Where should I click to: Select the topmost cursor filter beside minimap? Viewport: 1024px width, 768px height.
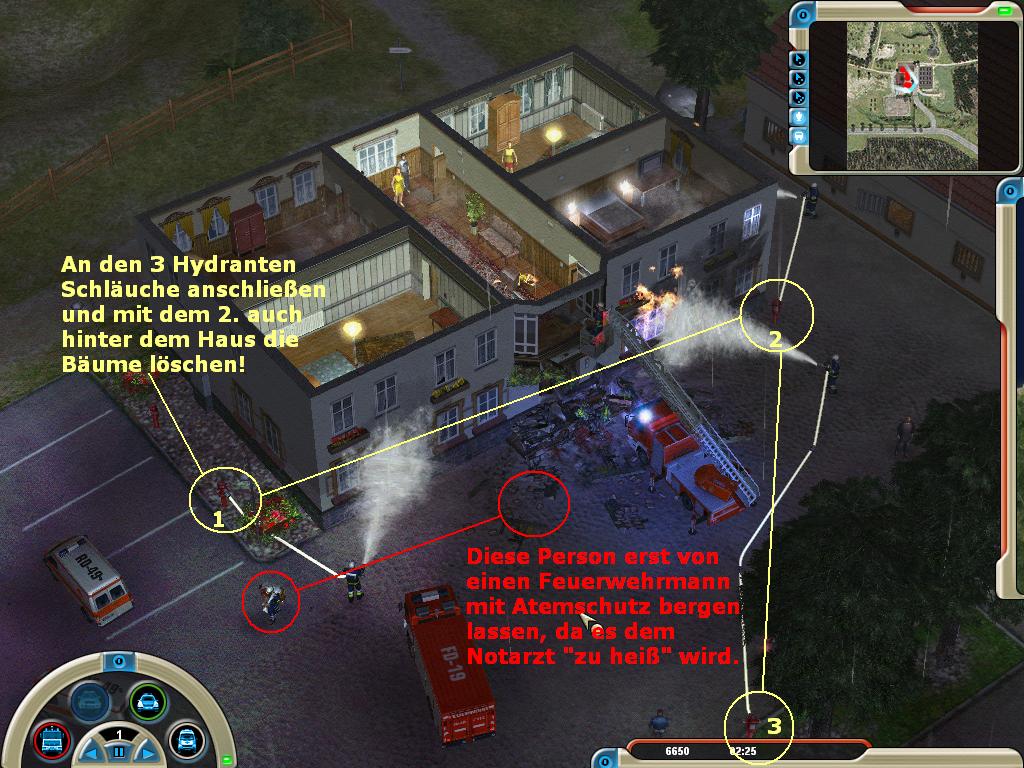point(799,59)
